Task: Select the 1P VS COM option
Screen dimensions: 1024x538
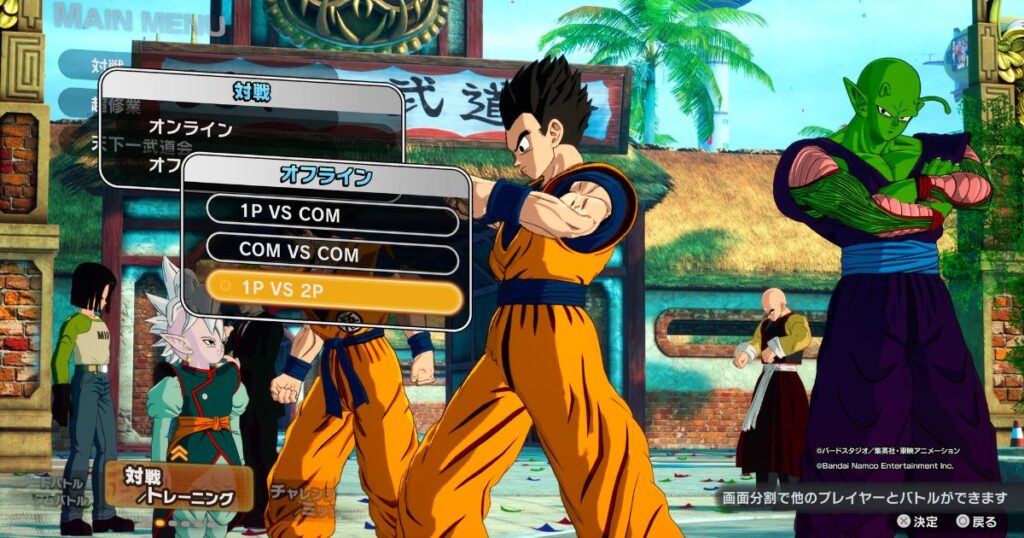Action: click(x=331, y=213)
